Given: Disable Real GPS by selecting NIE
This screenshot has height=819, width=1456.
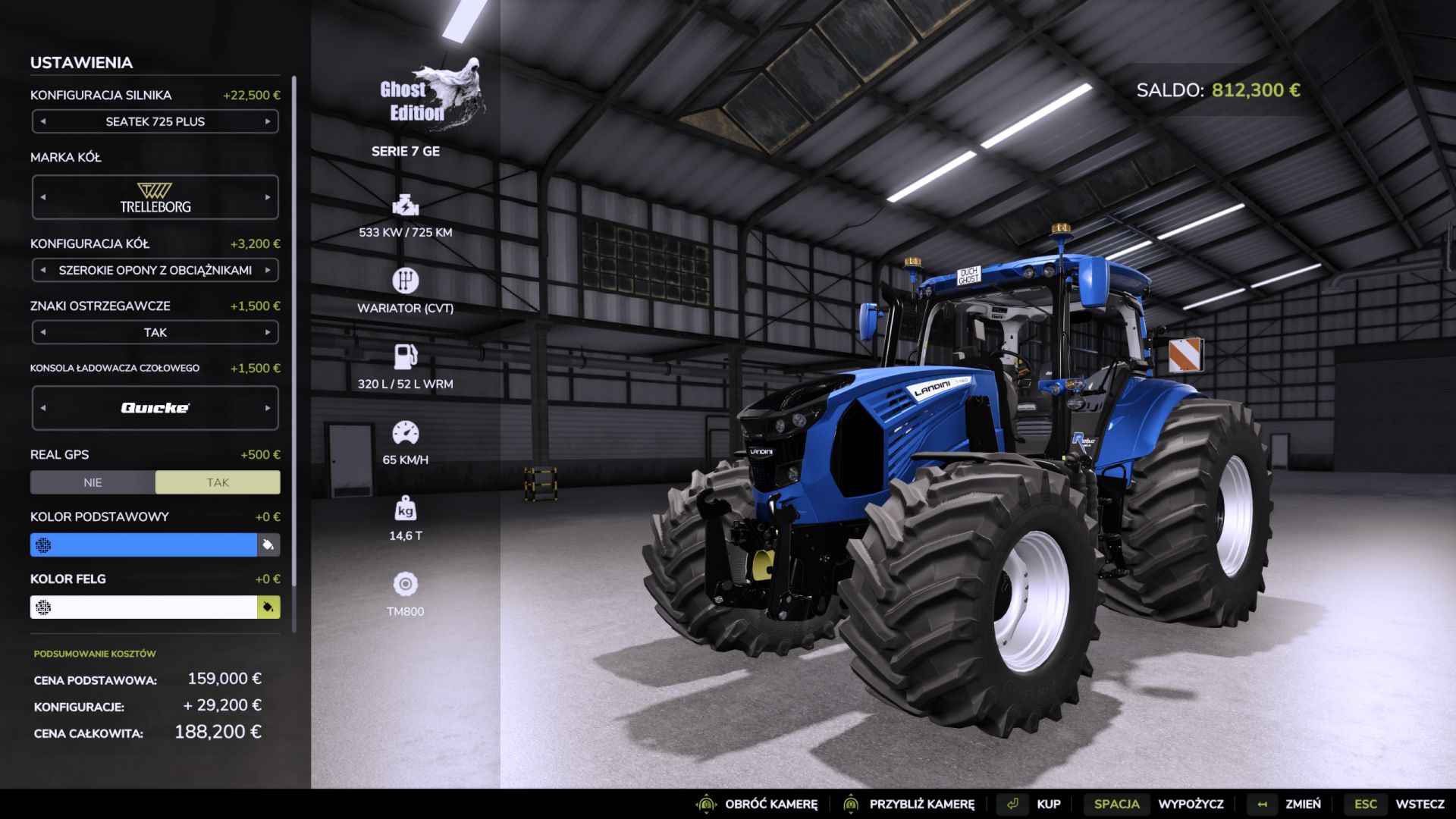Looking at the screenshot, I should pyautogui.click(x=93, y=482).
